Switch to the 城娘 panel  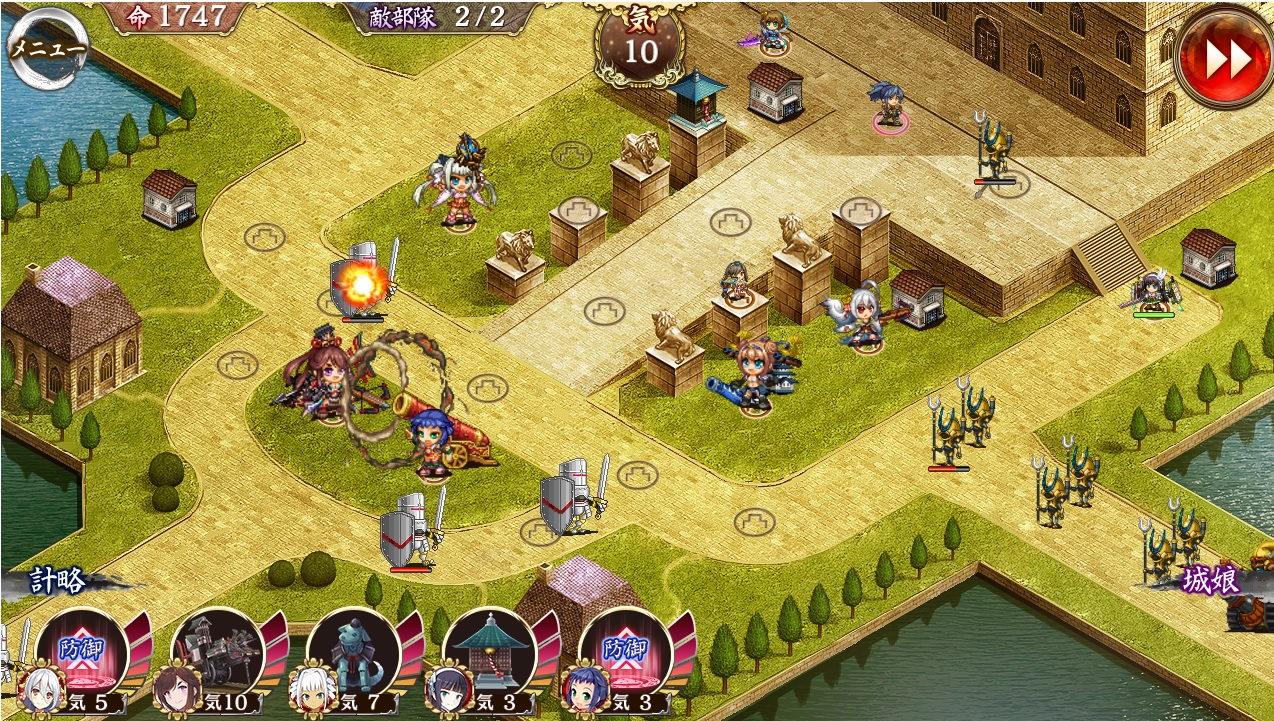(1210, 581)
